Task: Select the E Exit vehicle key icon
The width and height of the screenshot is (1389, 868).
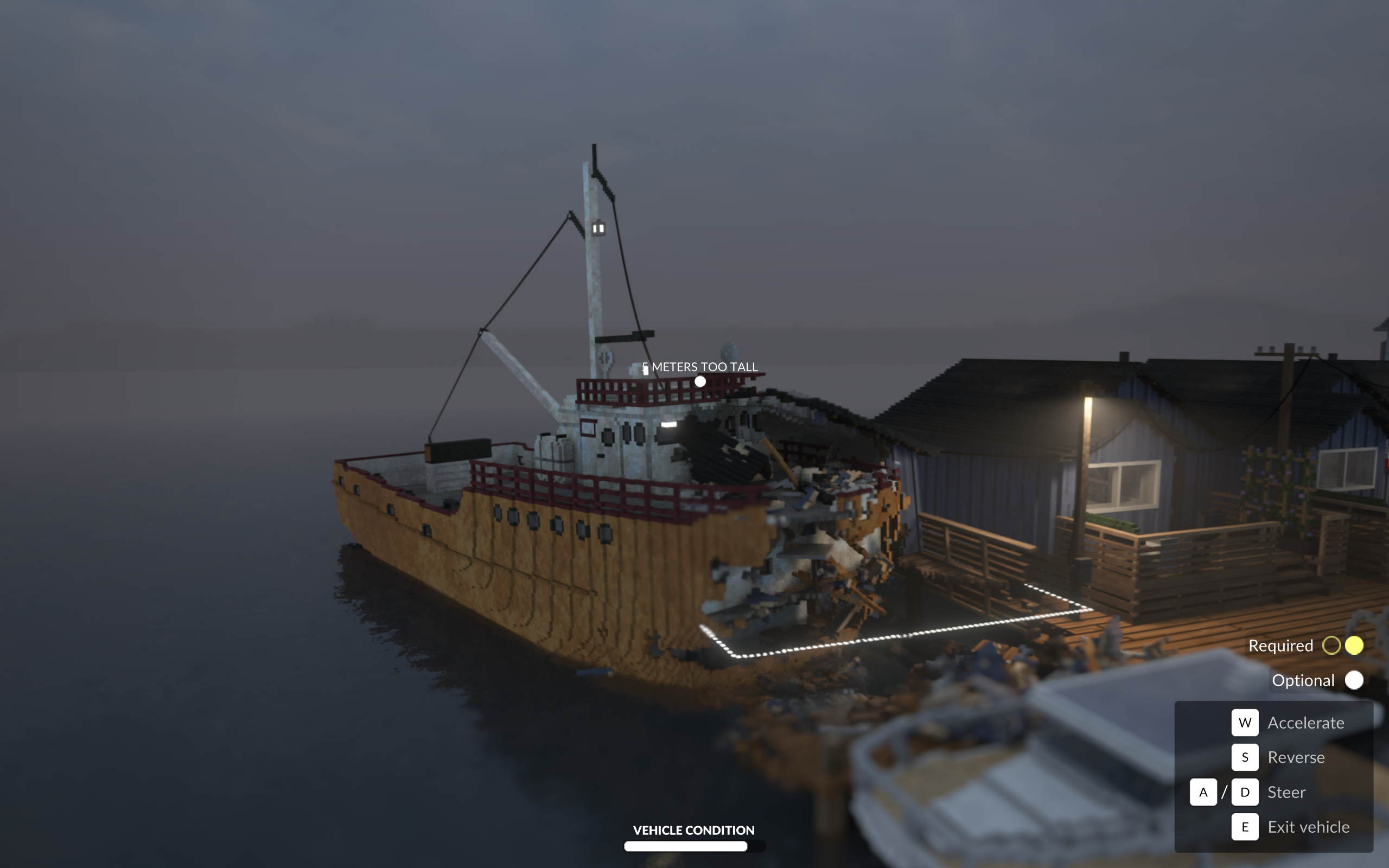Action: coord(1246,827)
